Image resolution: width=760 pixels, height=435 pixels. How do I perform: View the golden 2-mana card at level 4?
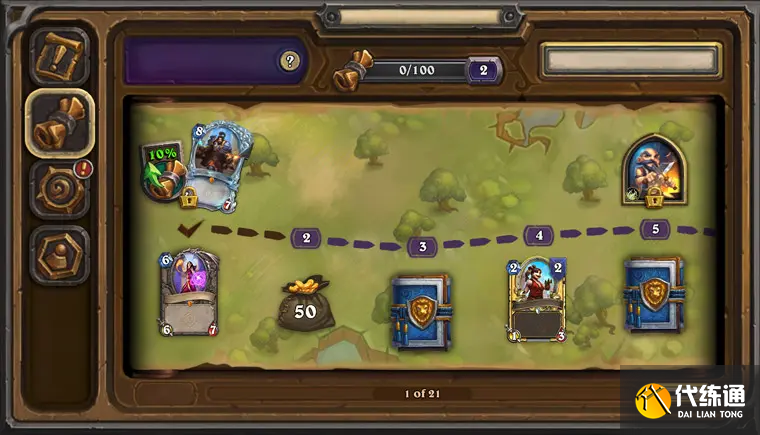pyautogui.click(x=537, y=298)
